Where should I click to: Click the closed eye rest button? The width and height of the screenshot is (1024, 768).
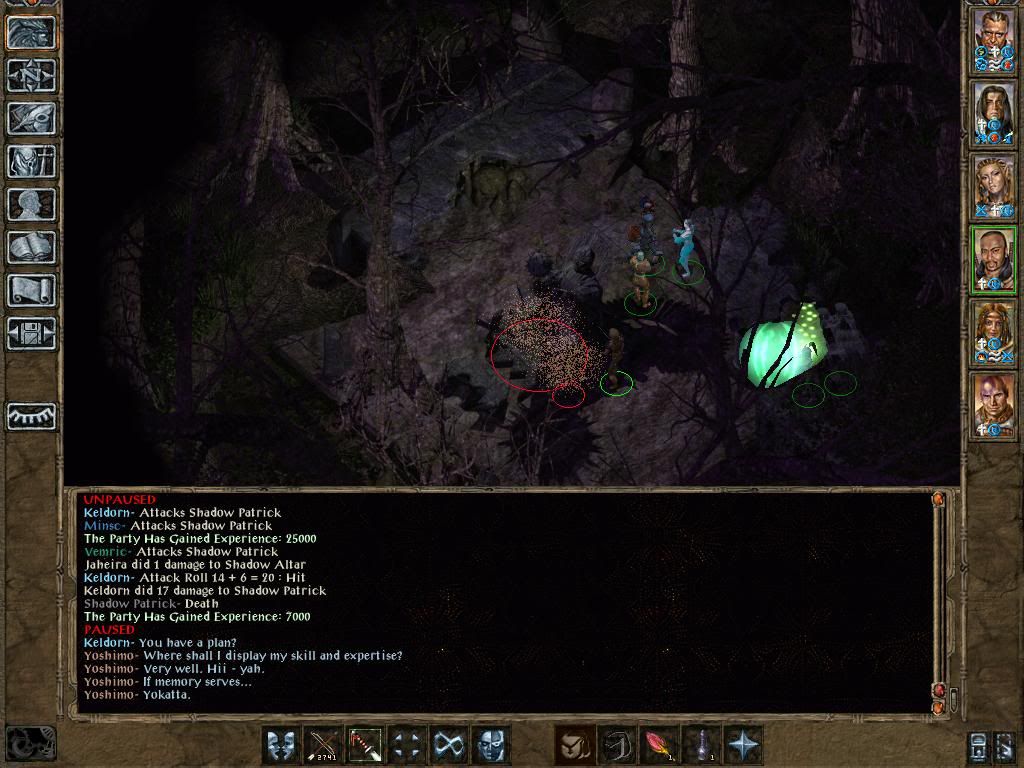point(31,416)
